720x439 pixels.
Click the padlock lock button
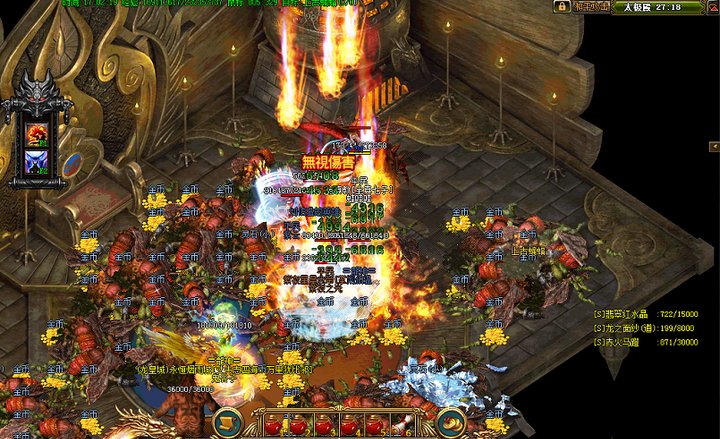tap(563, 7)
